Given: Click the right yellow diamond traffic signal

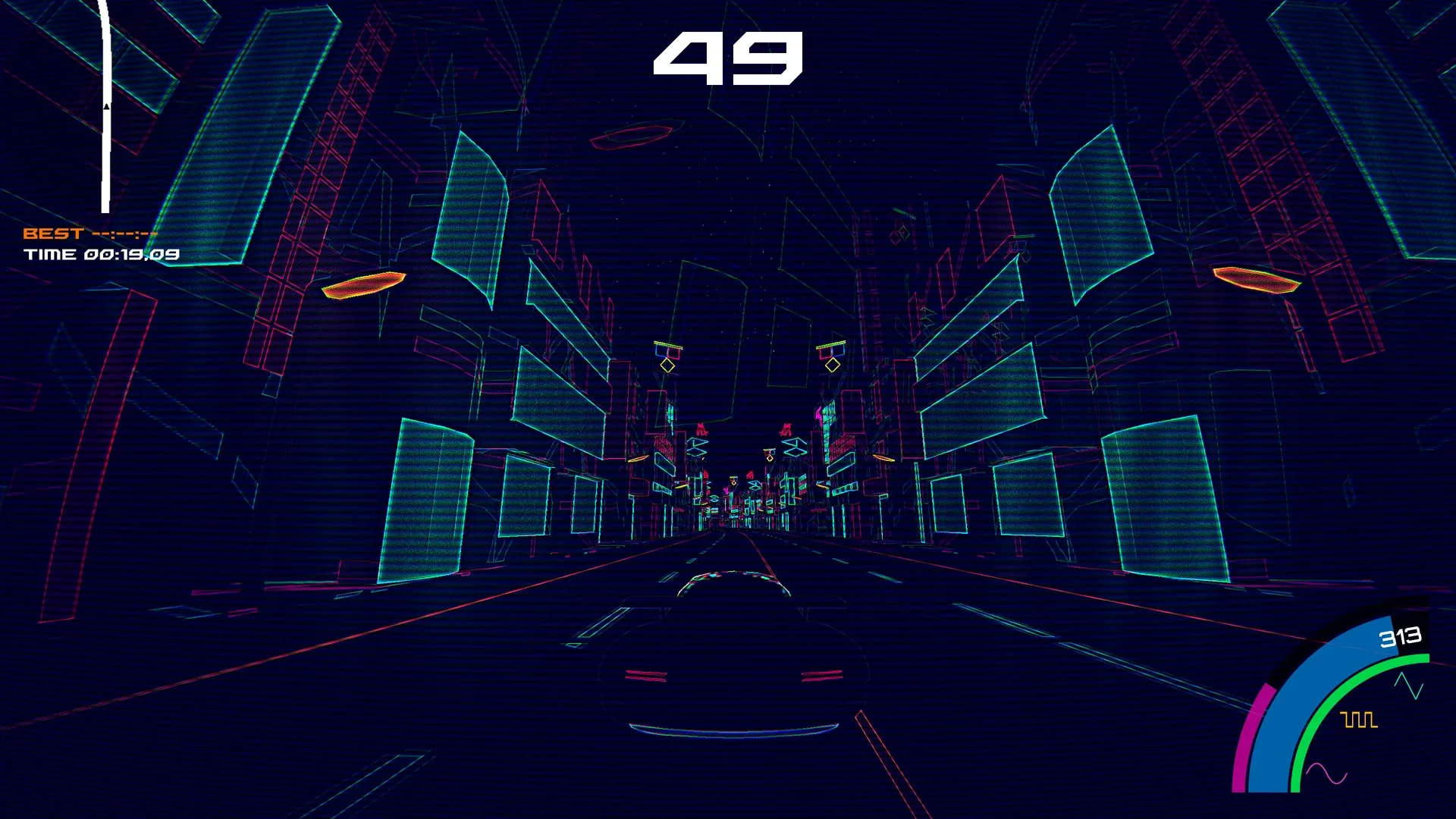Looking at the screenshot, I should click(x=833, y=366).
